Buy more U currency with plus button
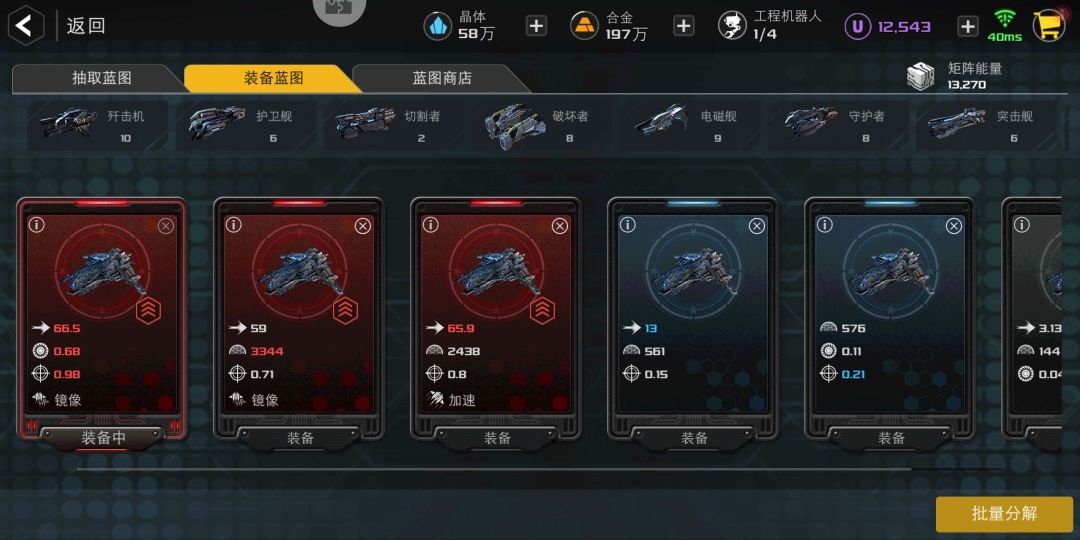This screenshot has height=540, width=1080. click(967, 26)
